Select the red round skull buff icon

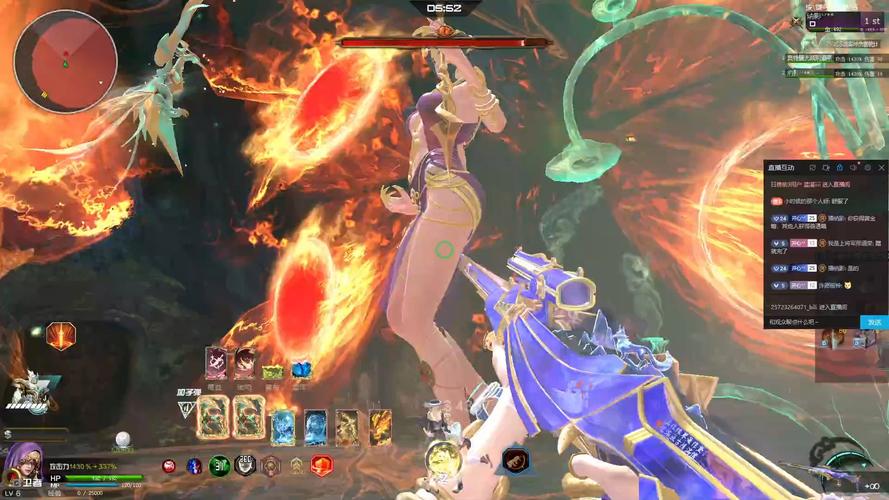(x=169, y=466)
